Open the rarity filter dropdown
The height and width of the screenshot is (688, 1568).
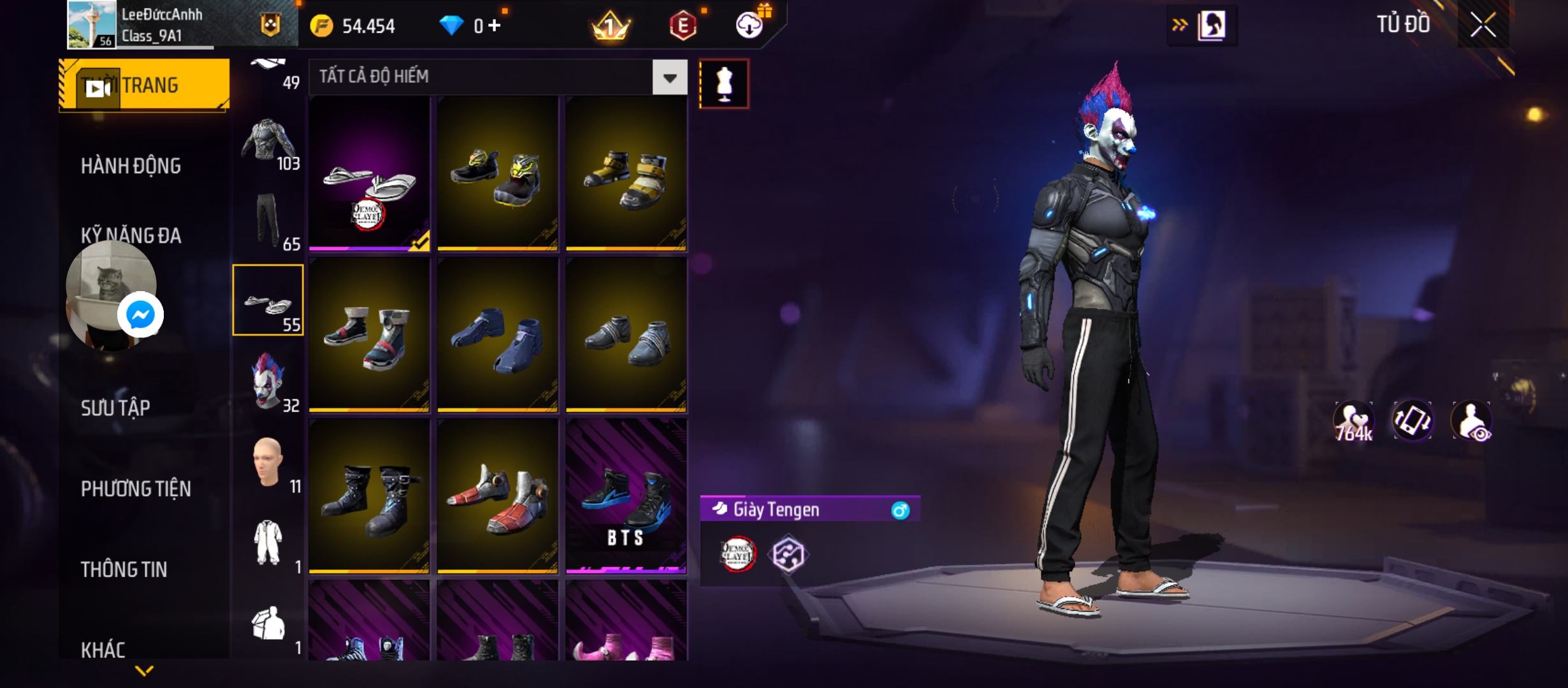(669, 78)
